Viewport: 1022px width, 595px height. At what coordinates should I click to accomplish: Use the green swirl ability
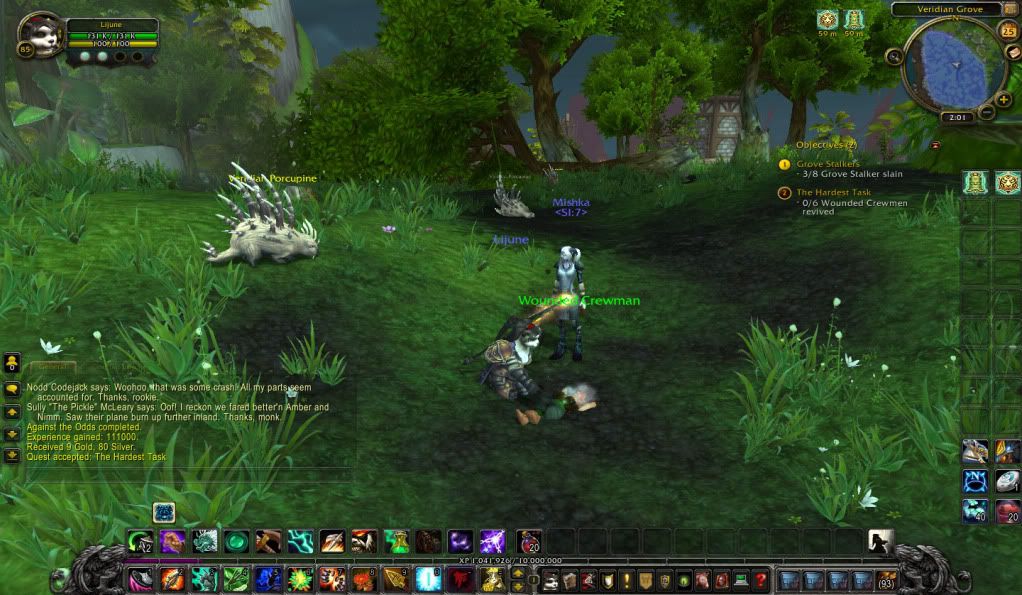coord(236,542)
